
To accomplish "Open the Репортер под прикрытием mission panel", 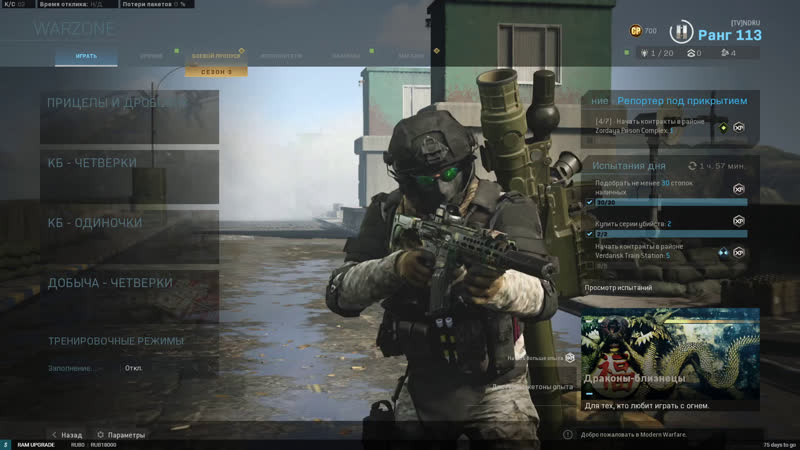I will [x=670, y=101].
